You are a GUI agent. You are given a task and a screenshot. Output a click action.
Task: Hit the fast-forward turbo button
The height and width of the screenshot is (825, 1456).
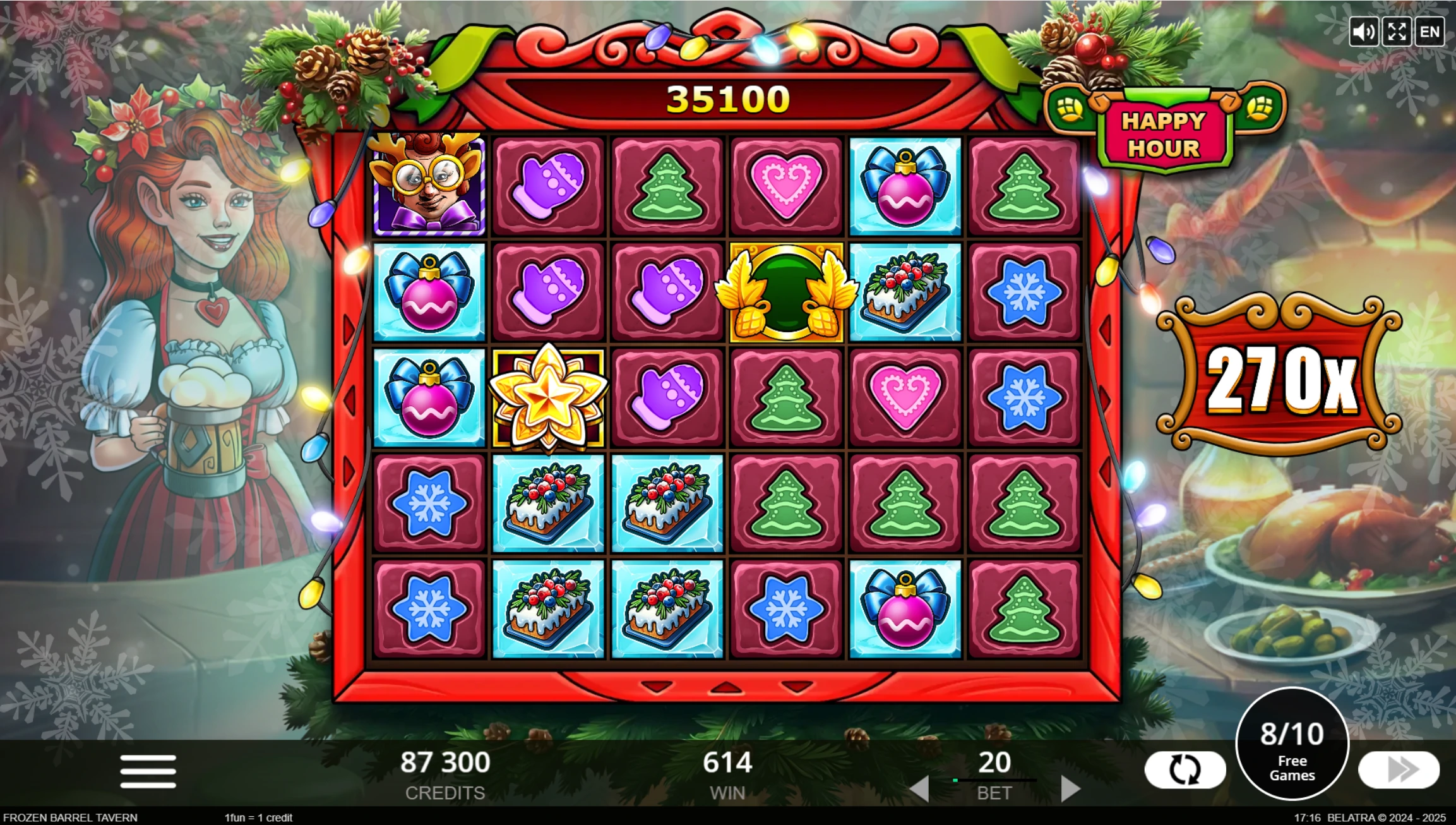click(x=1399, y=769)
